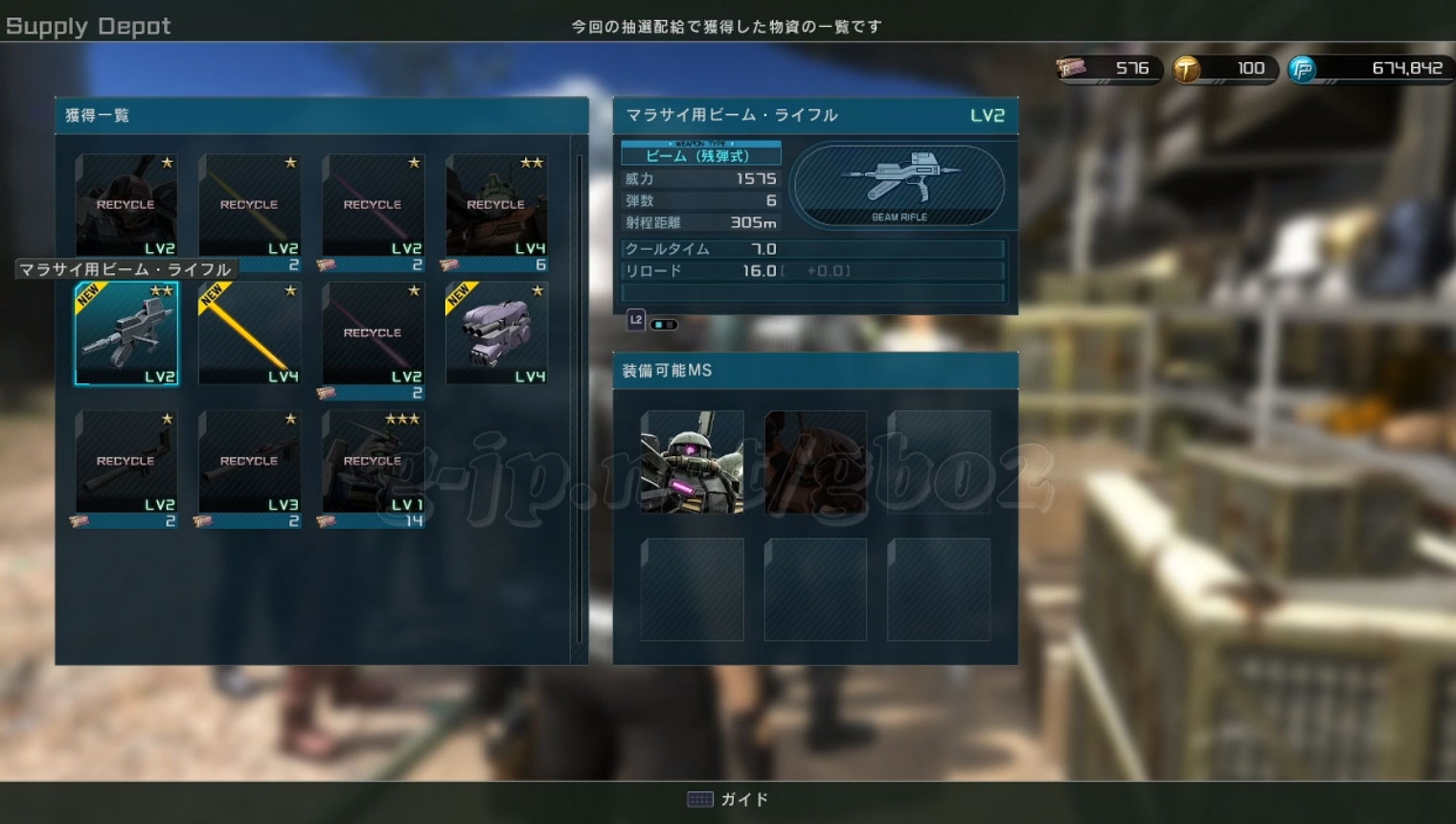Click the green Marasai equippable MS thumbnail
This screenshot has width=1456, height=824.
(x=692, y=462)
